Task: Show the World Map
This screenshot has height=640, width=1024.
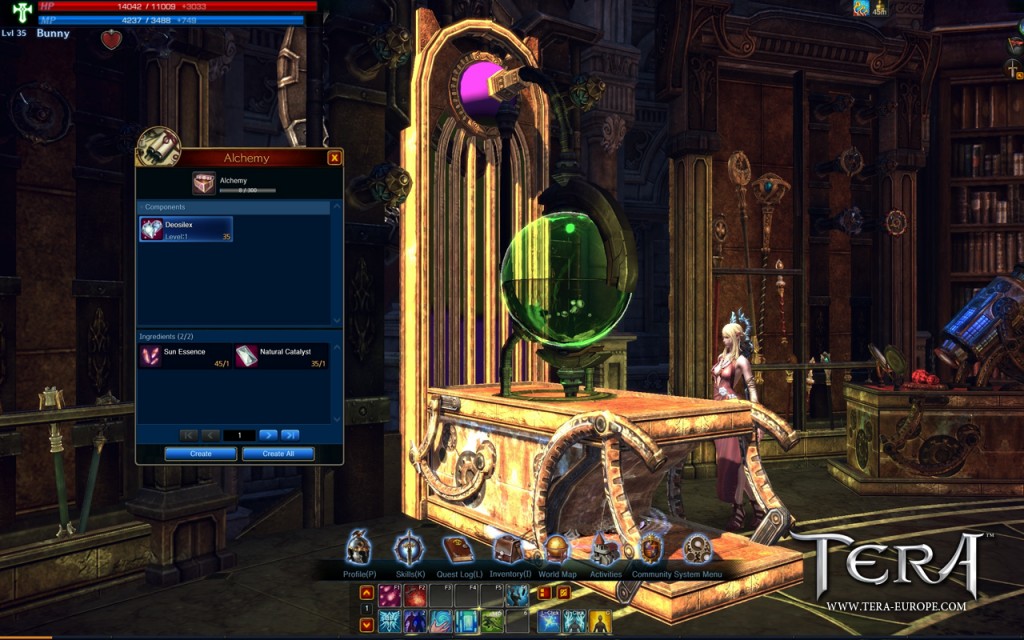Action: [x=557, y=550]
